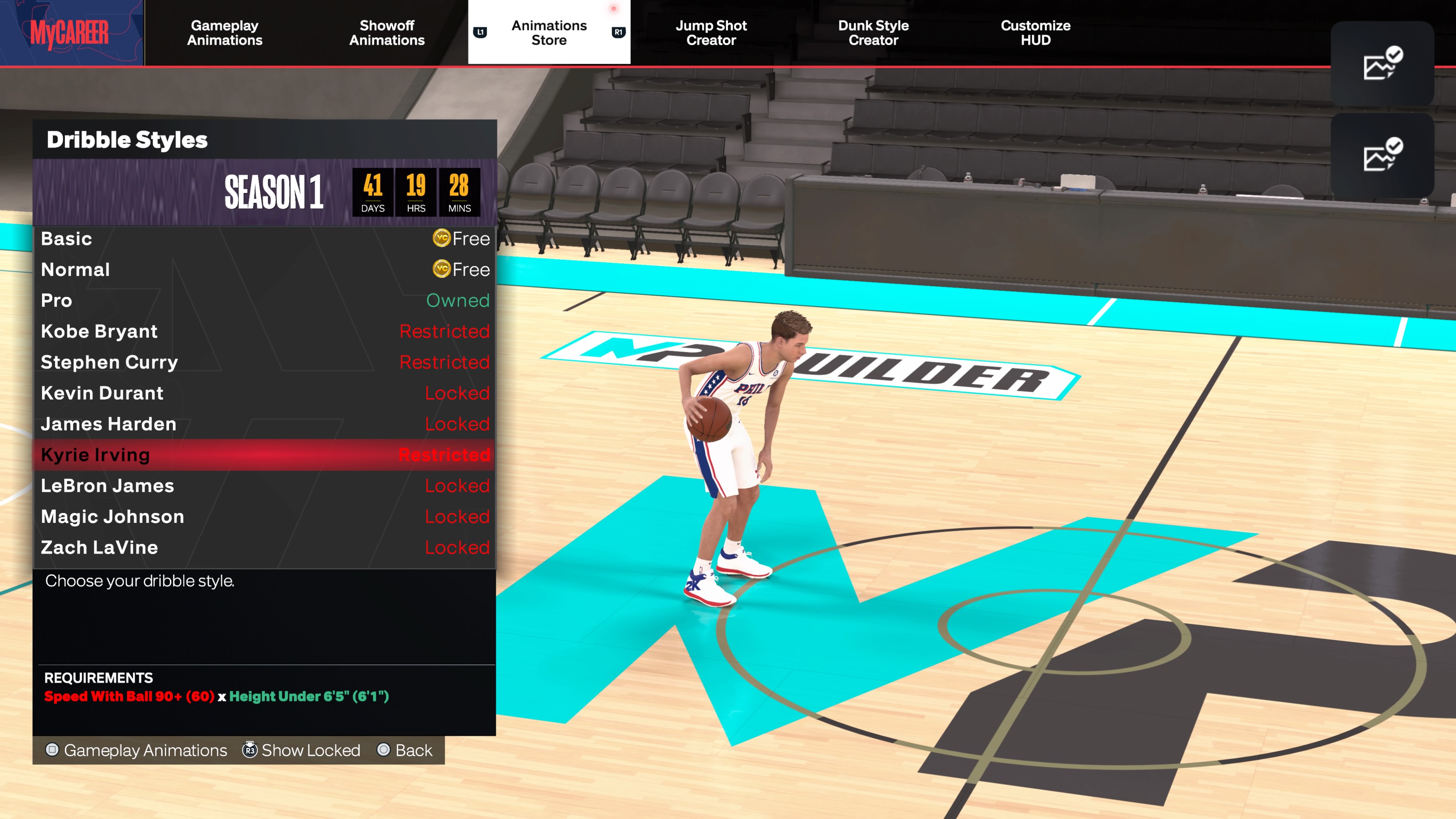Click the MyCAREER logo
The width and height of the screenshot is (1456, 819).
[x=70, y=33]
